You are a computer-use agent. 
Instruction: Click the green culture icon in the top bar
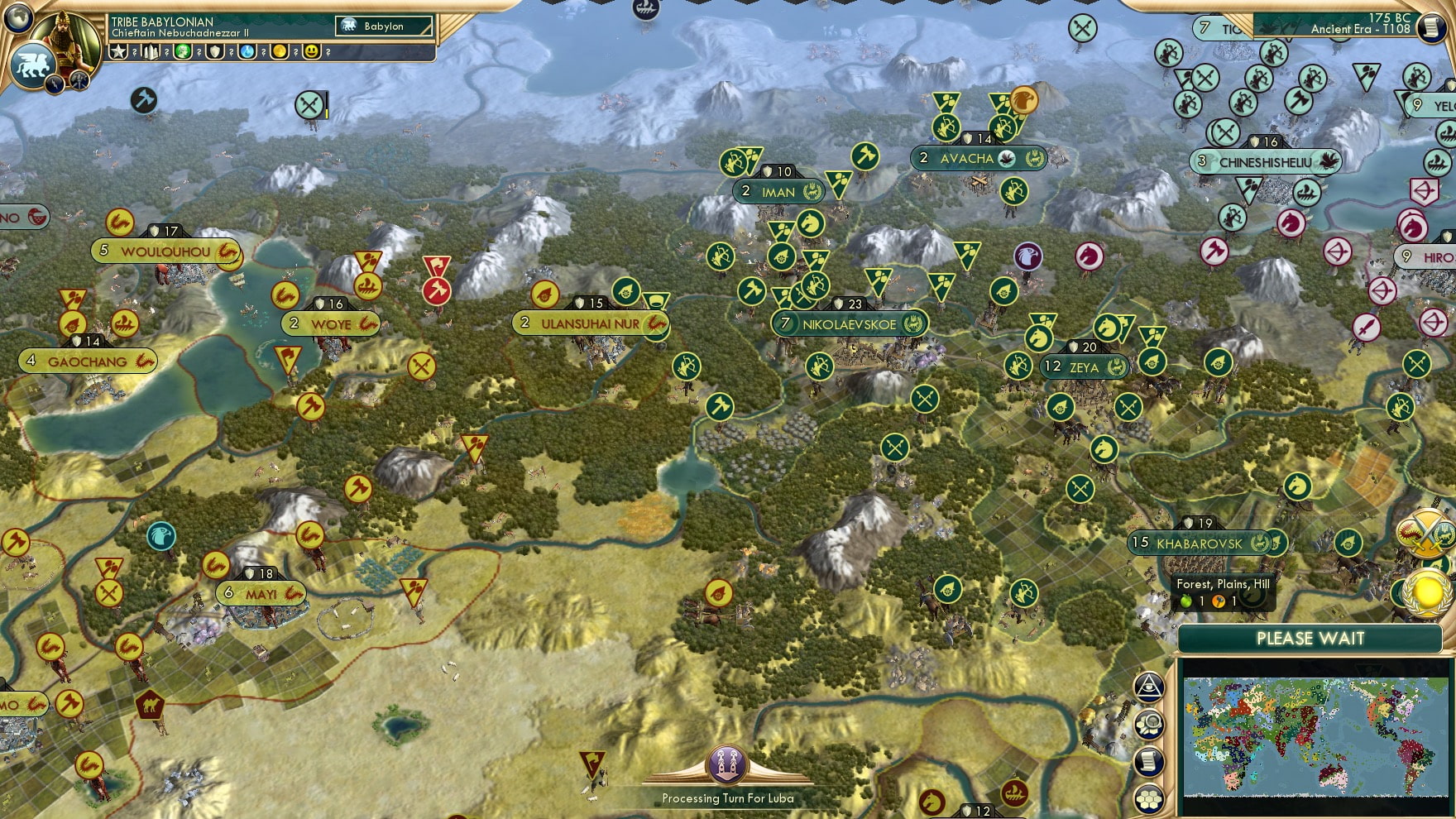[x=184, y=51]
